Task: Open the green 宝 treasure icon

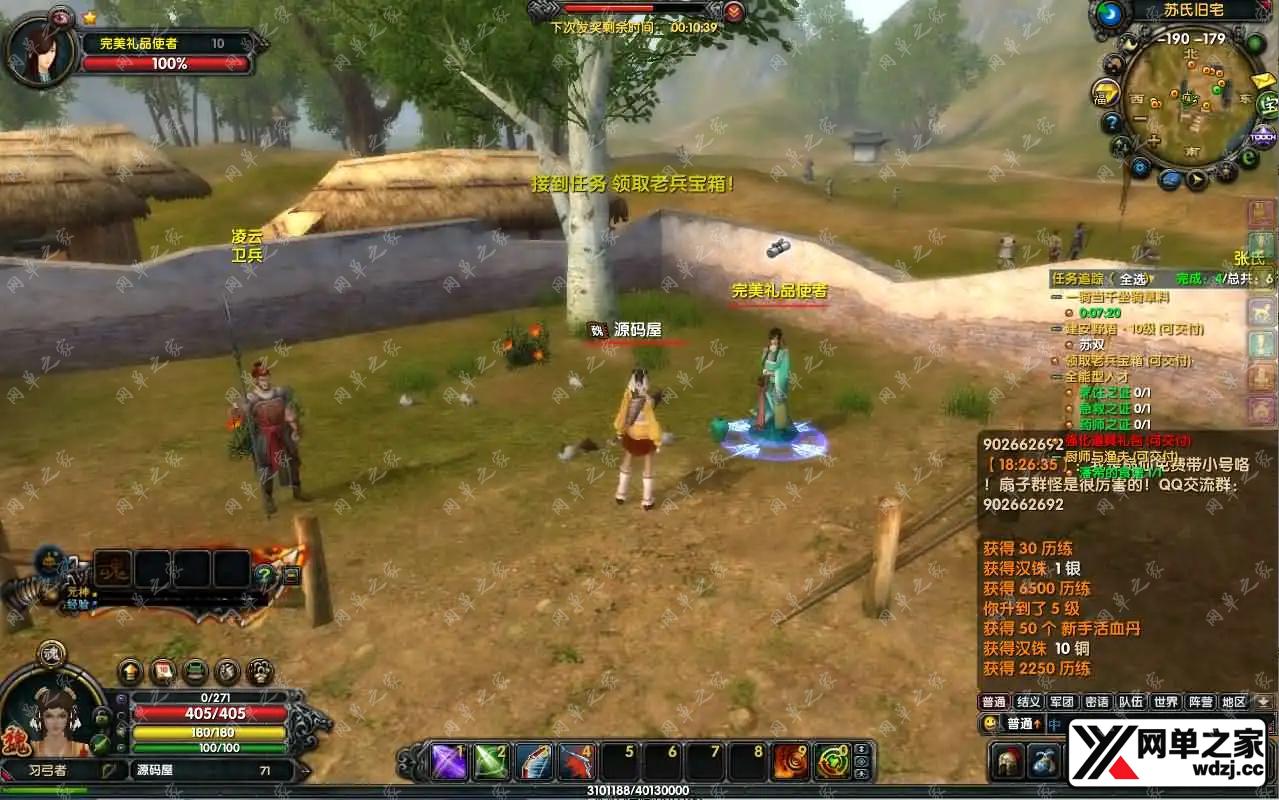Action: click(x=1267, y=103)
